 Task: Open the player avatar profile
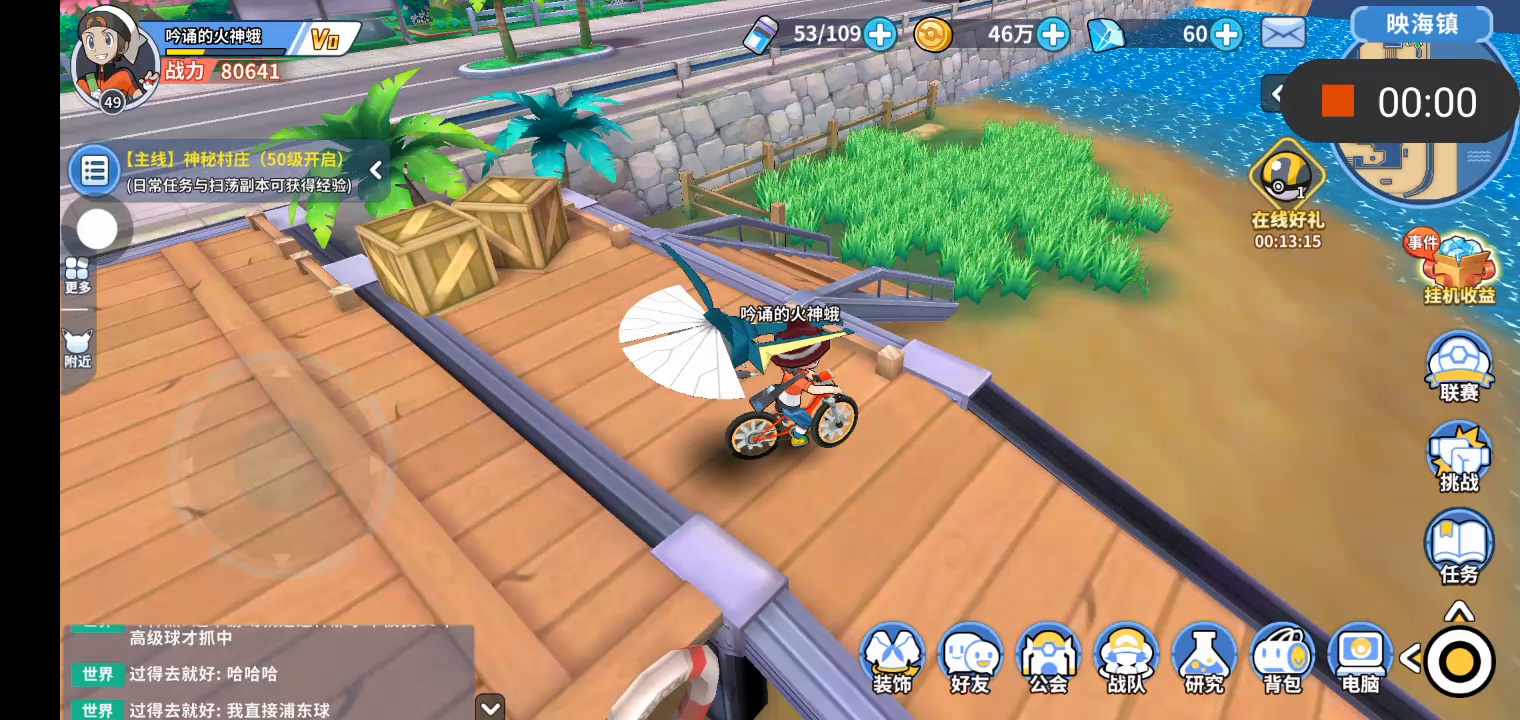113,56
